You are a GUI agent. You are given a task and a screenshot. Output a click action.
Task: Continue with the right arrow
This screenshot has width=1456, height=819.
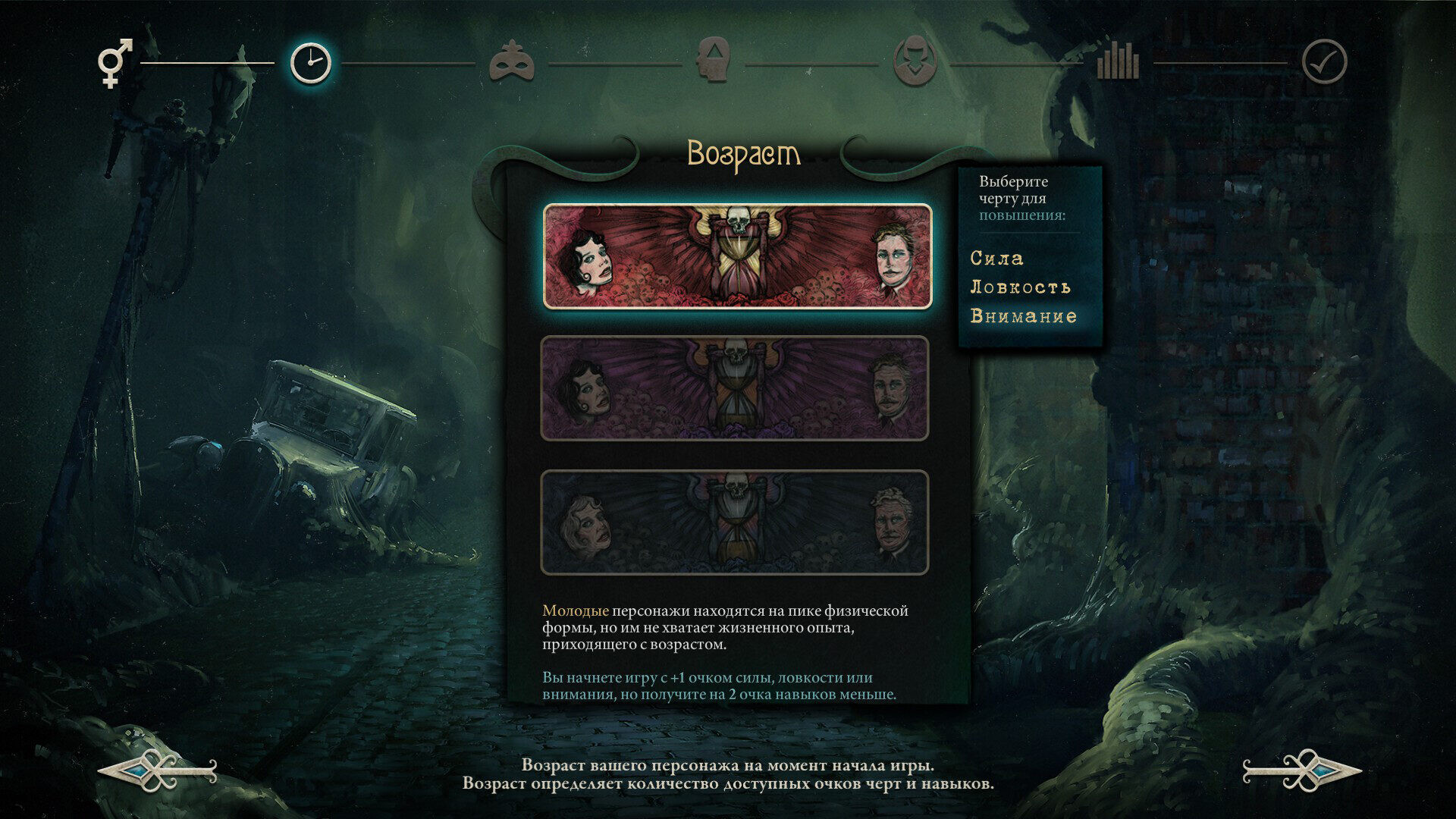point(1301,771)
